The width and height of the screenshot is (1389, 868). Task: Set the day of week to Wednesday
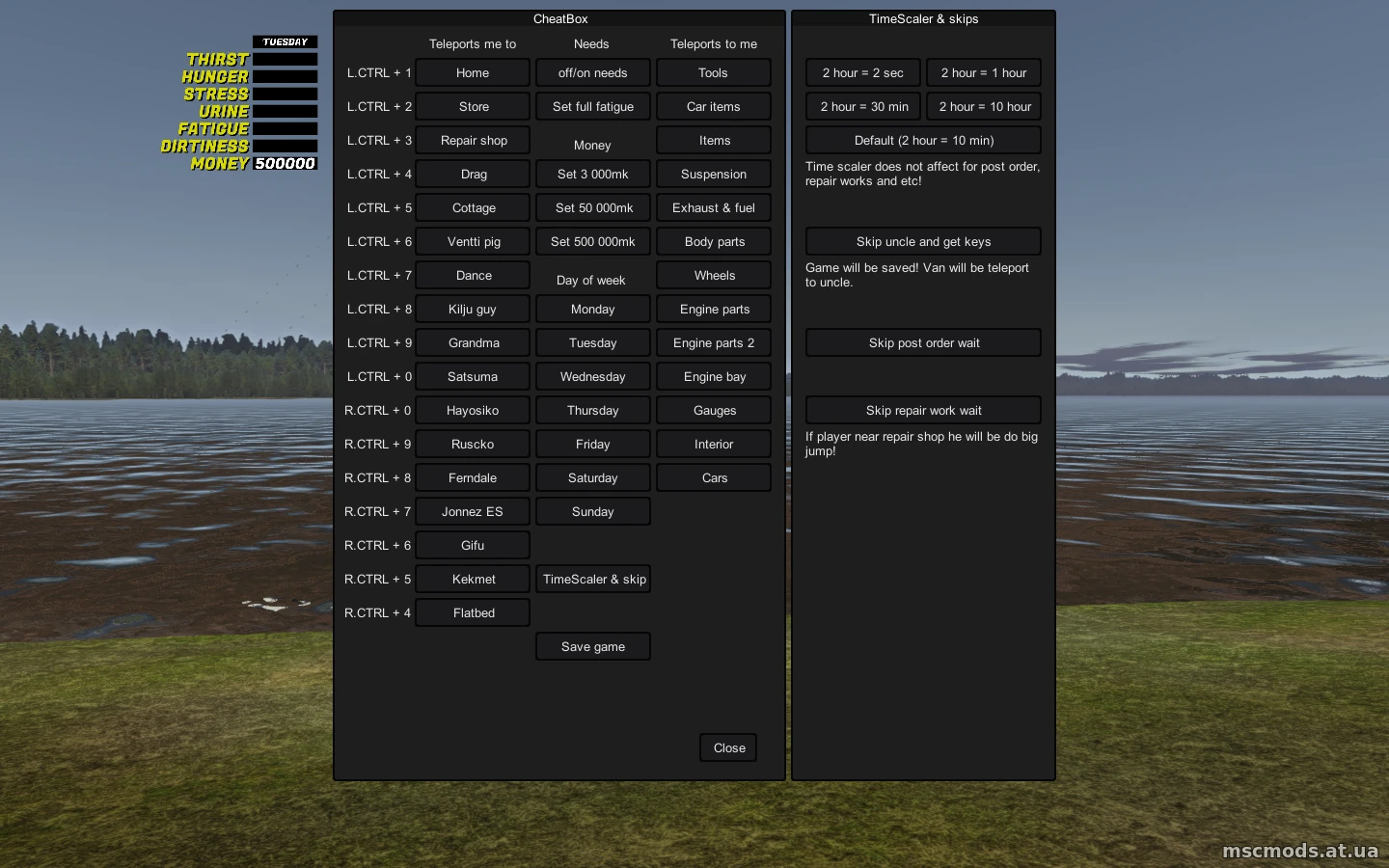click(x=592, y=376)
